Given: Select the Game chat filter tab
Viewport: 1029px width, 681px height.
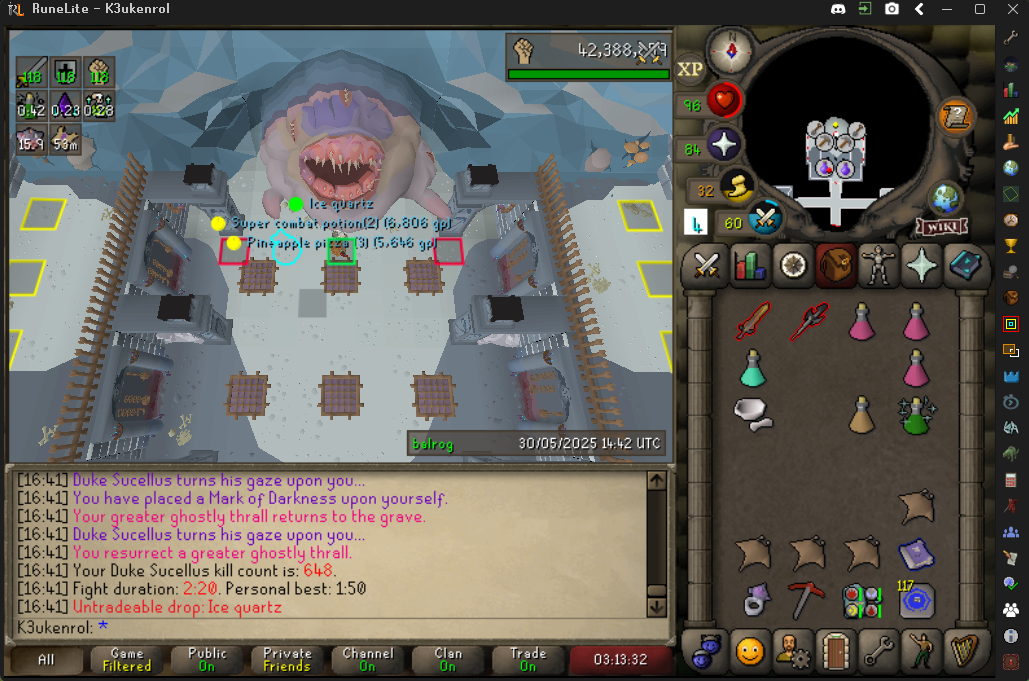Looking at the screenshot, I should tap(127, 659).
